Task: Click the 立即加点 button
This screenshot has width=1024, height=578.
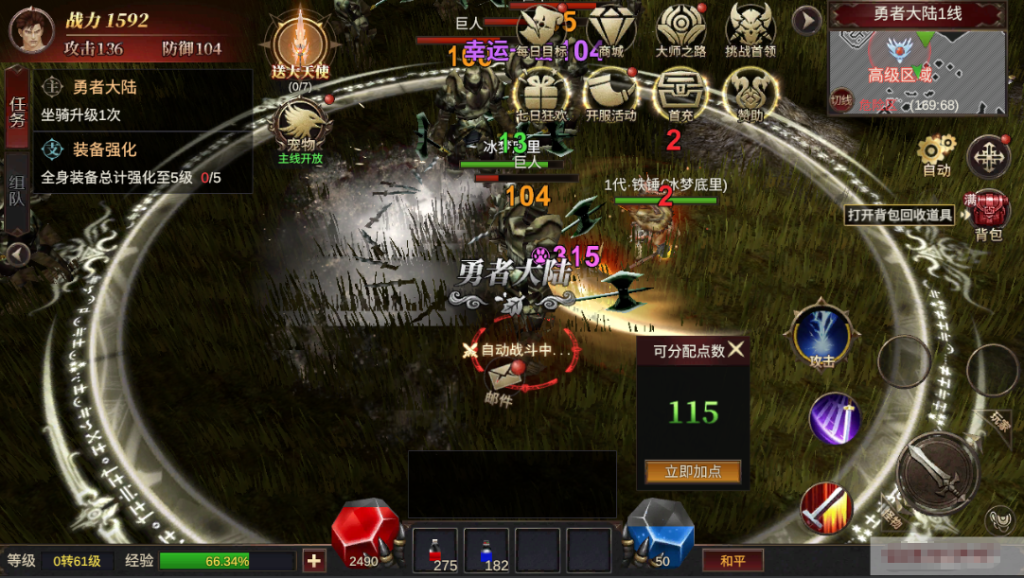Action: pyautogui.click(x=693, y=472)
